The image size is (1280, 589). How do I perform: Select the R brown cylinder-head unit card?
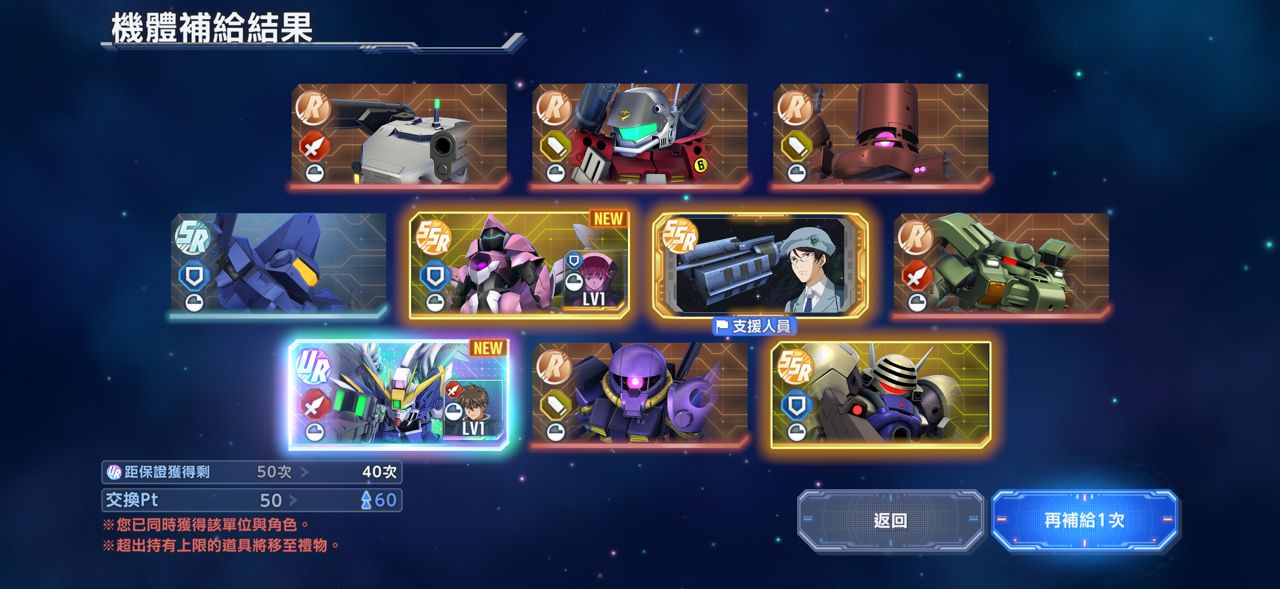point(881,135)
